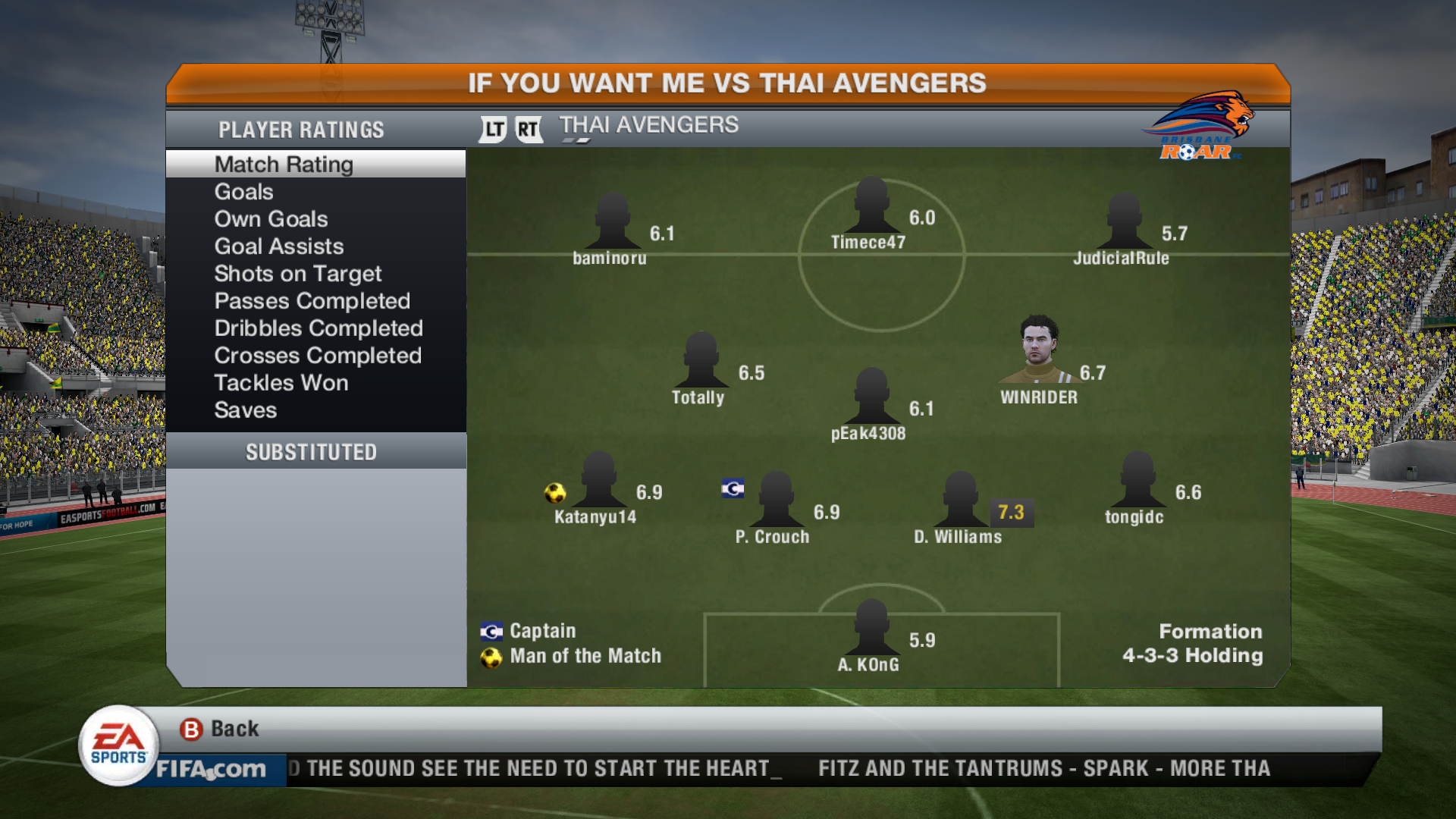Open the Own Goals ratings
The image size is (1456, 819).
(271, 219)
